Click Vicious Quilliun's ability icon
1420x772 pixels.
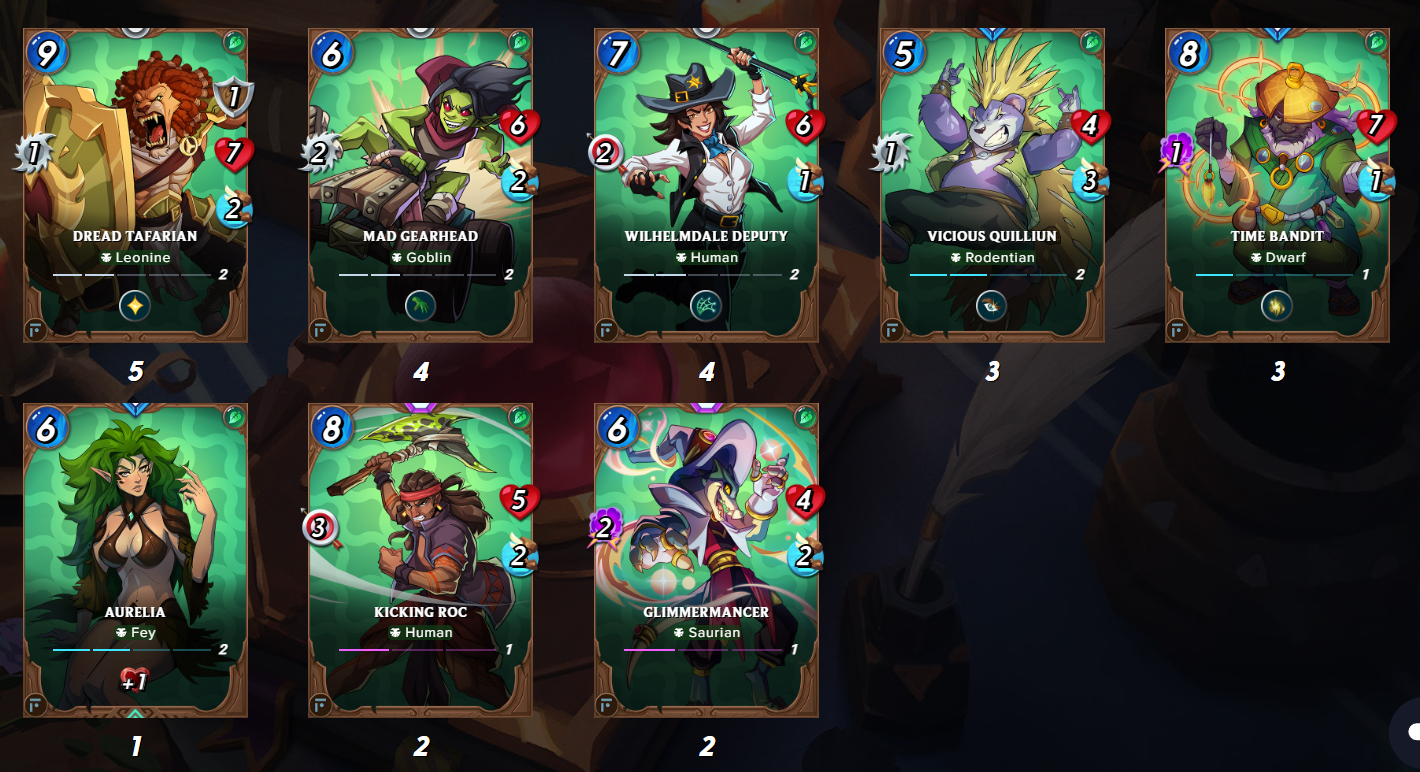992,306
